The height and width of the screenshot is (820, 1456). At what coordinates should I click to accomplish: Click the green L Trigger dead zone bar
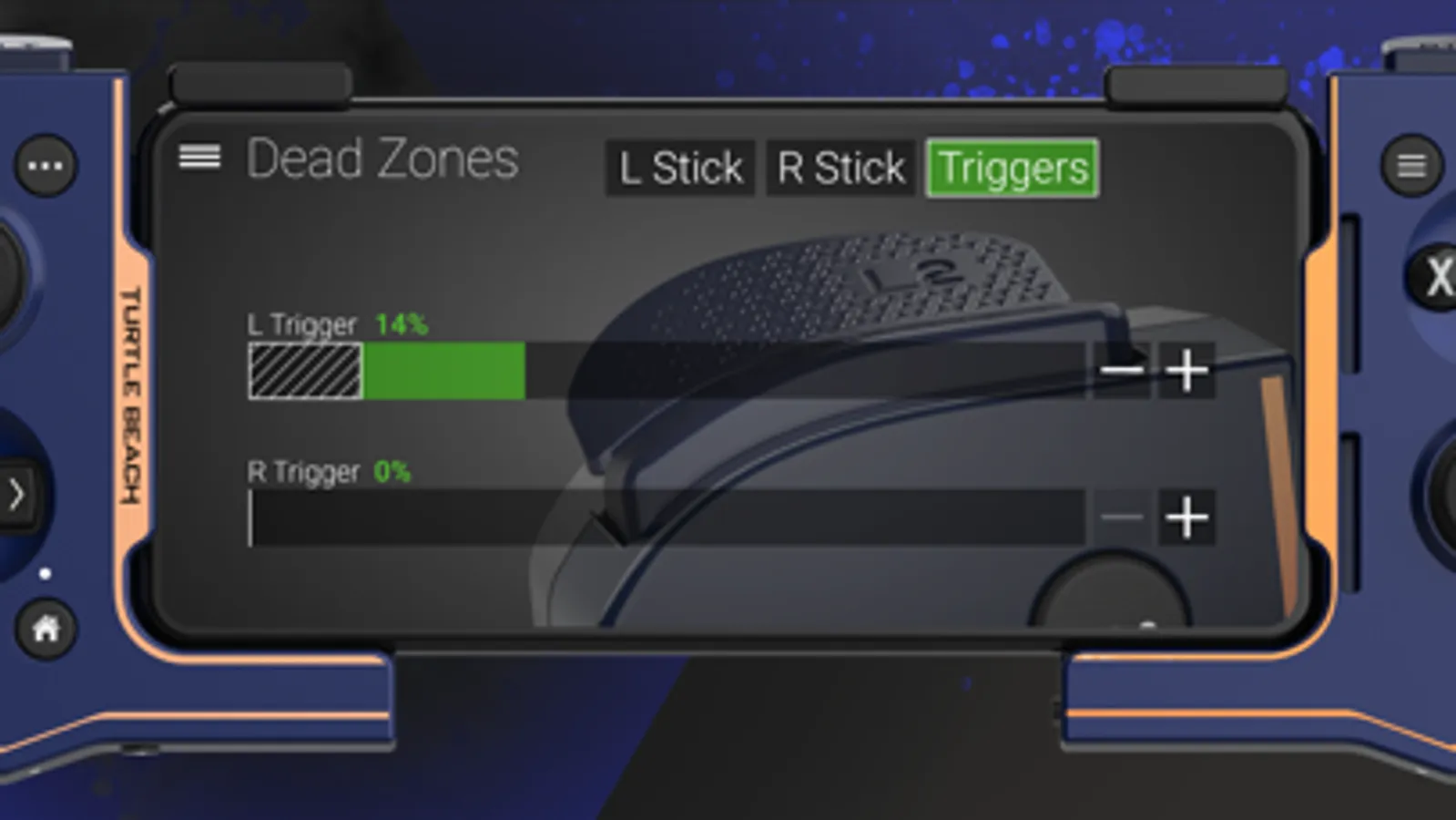pos(444,370)
